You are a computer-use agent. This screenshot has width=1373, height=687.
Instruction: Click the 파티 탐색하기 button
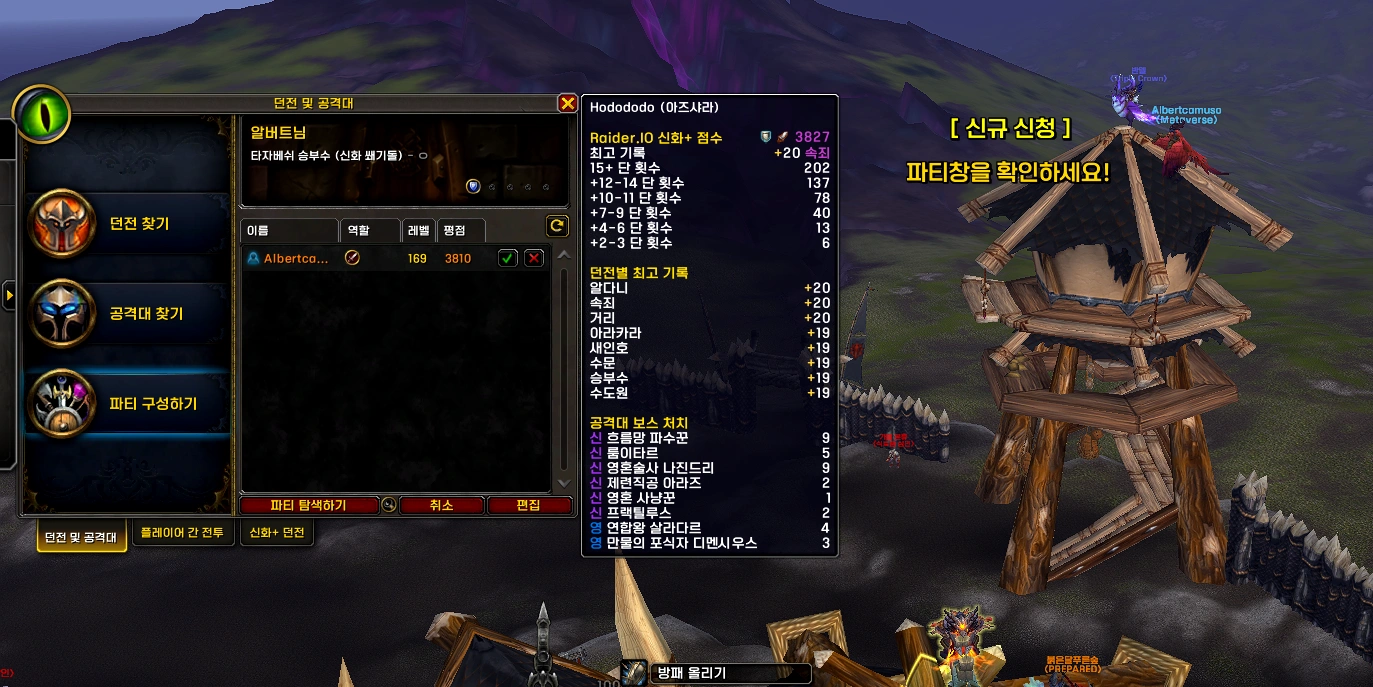pos(308,506)
